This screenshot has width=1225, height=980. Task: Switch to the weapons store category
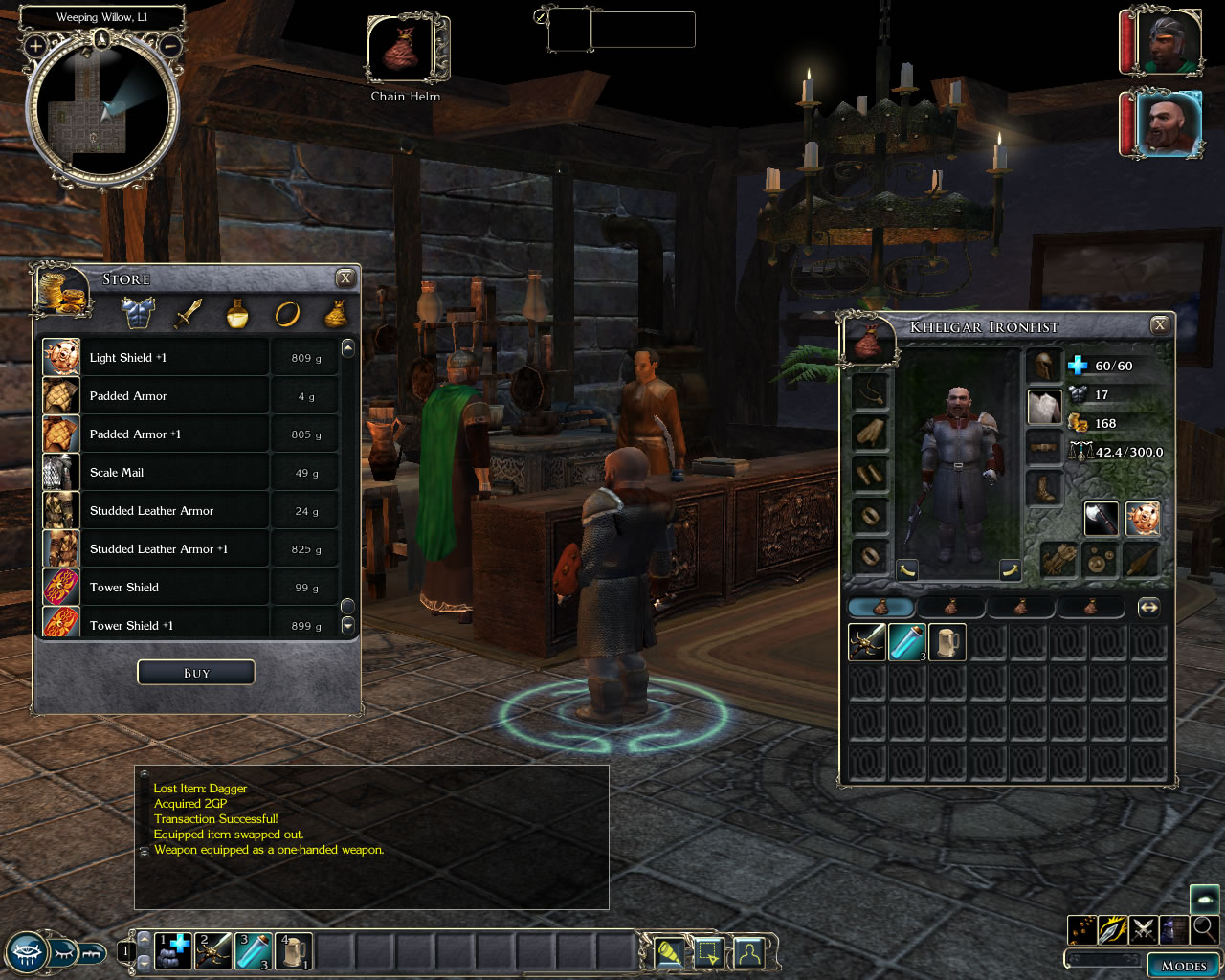(x=188, y=313)
